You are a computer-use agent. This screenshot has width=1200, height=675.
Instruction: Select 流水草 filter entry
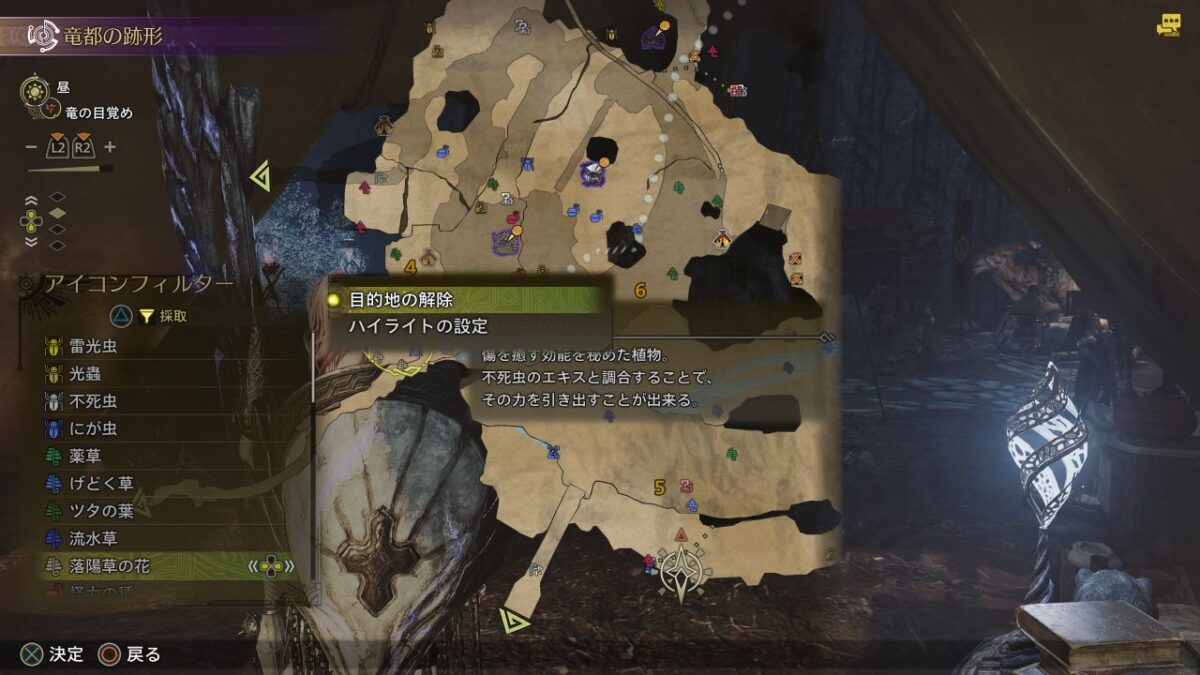(93, 539)
